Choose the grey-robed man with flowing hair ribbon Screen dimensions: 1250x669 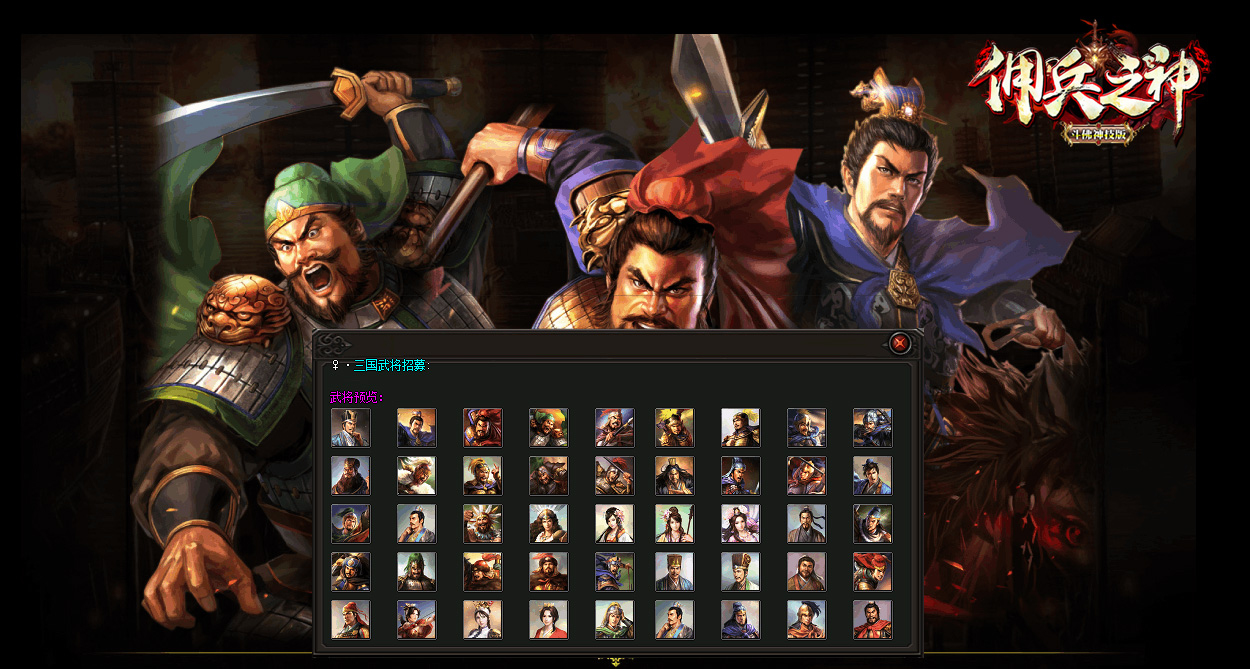pos(806,524)
